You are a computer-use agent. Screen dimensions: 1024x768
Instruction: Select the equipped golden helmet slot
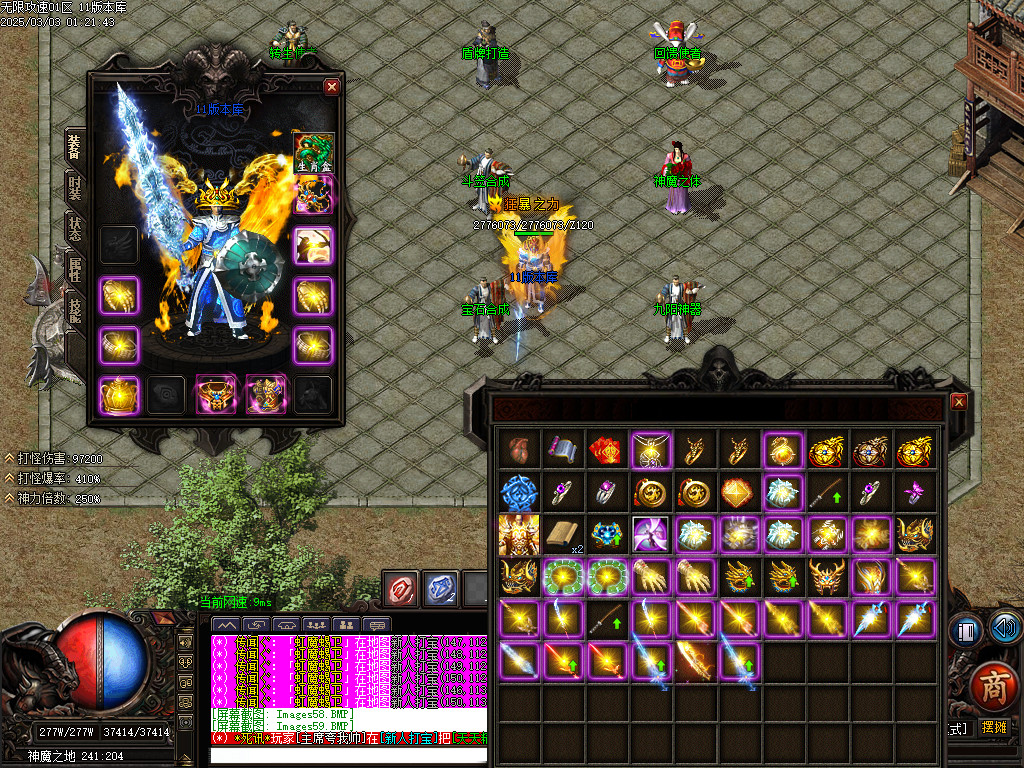[x=119, y=395]
